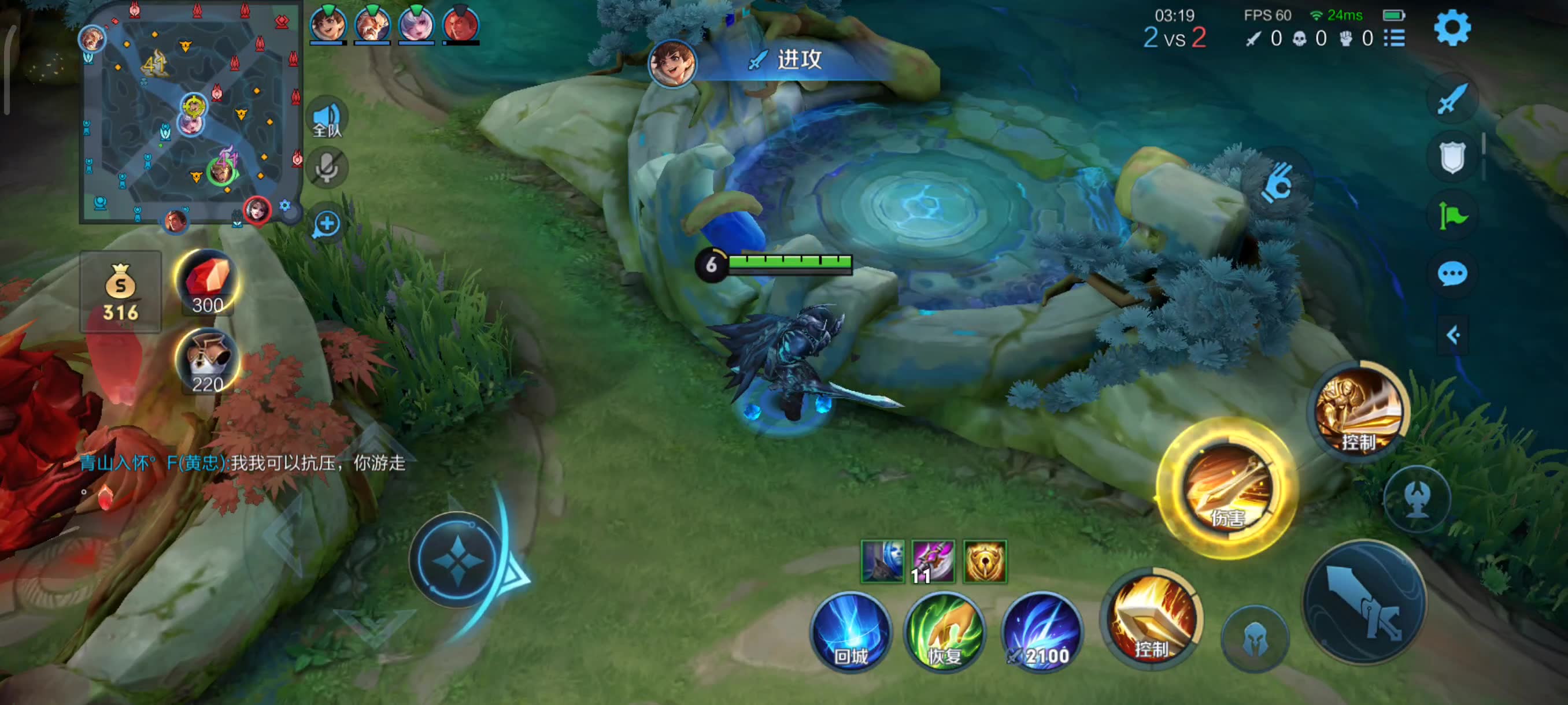Toggle the team voice speaker

(x=327, y=117)
